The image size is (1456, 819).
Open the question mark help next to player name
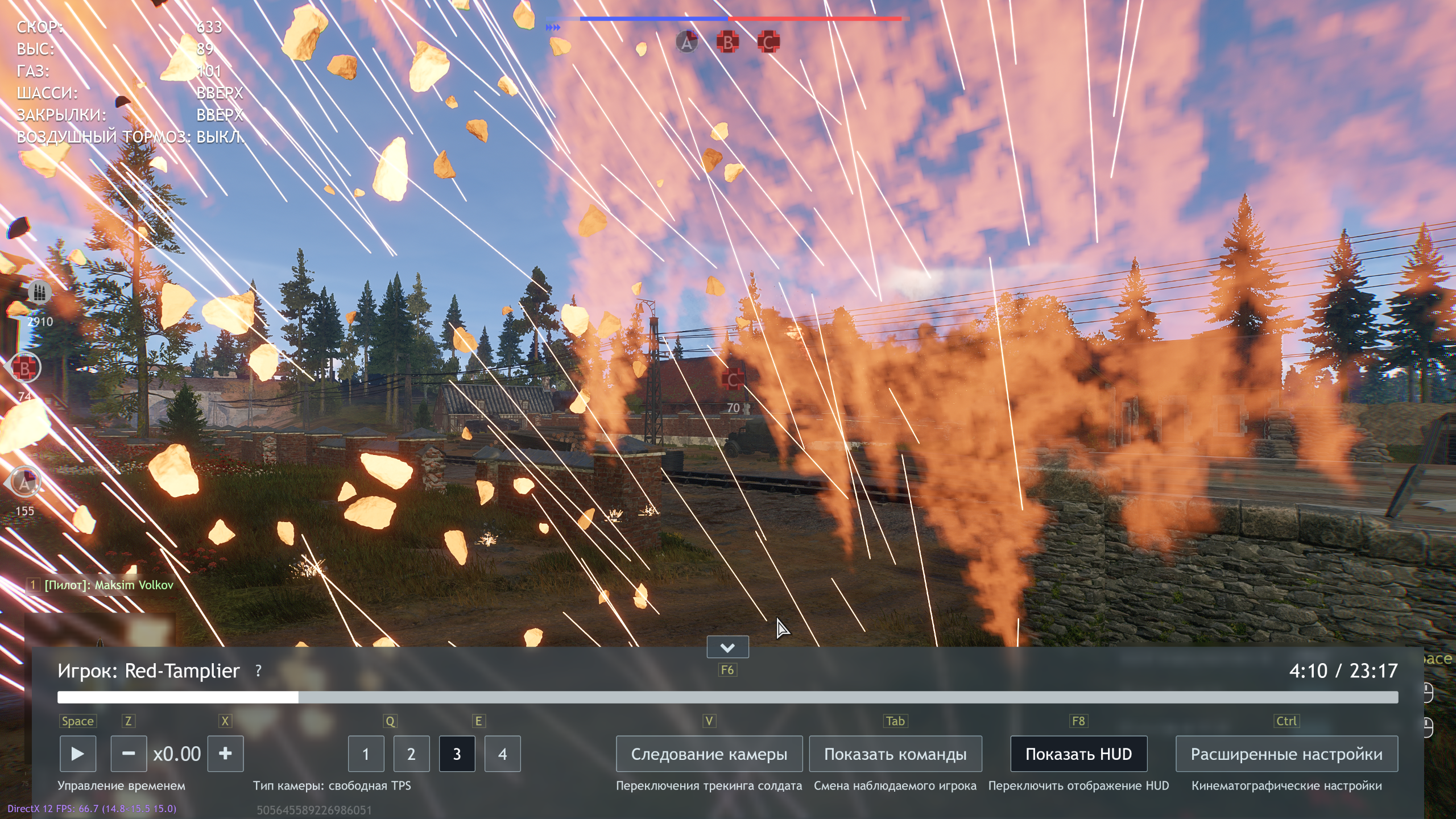(x=258, y=671)
